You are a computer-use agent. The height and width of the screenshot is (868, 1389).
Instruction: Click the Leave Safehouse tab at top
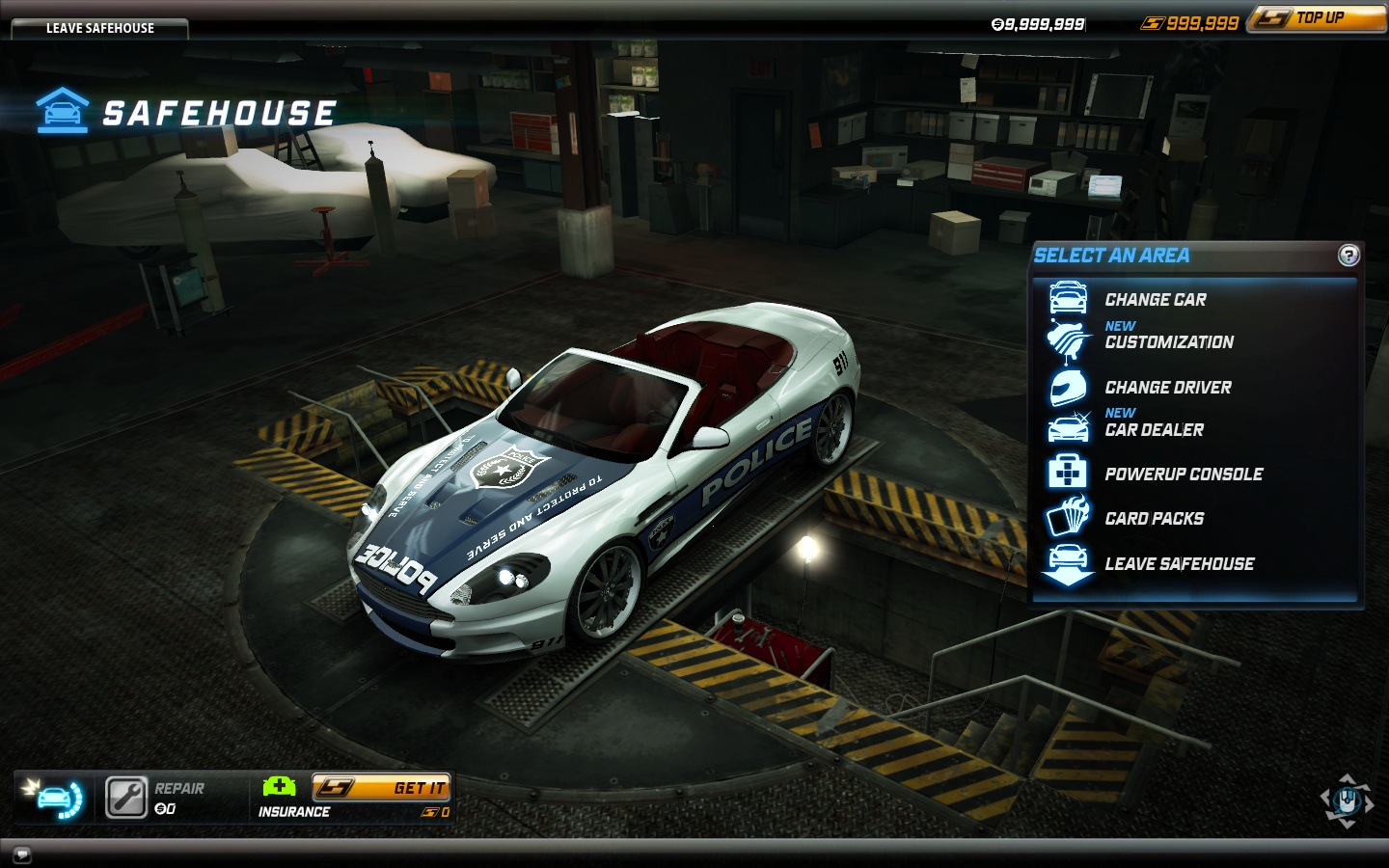pos(99,28)
